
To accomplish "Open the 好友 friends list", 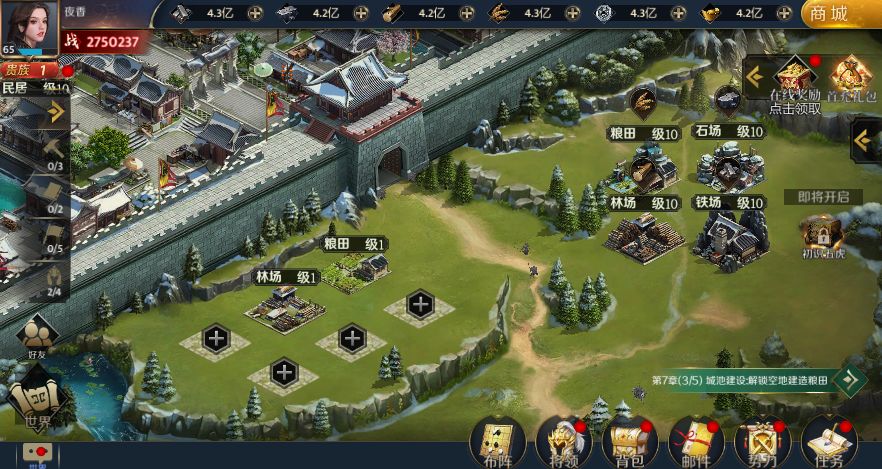I will coord(38,333).
